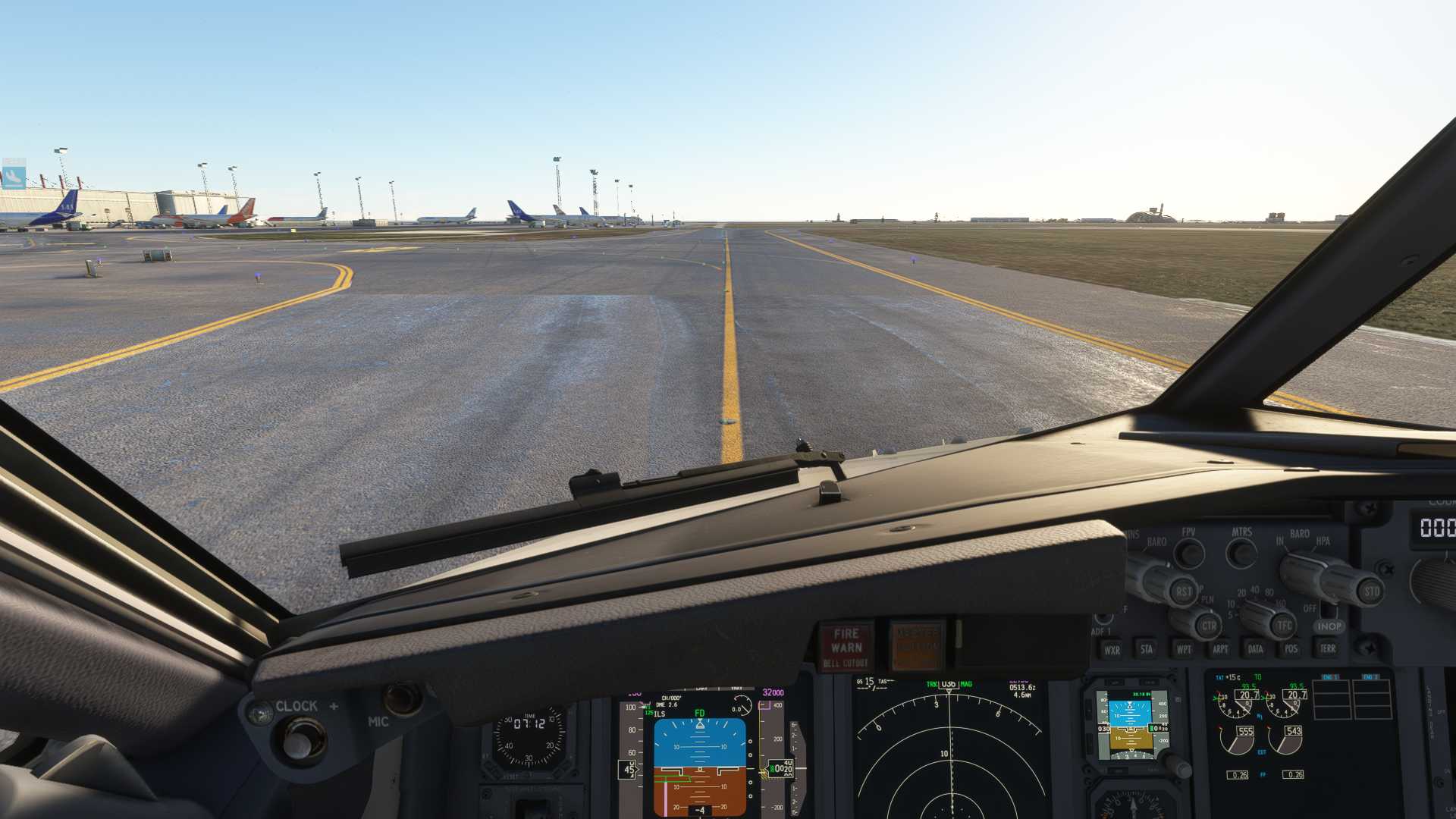Reset the amber Master Caution light

(917, 646)
